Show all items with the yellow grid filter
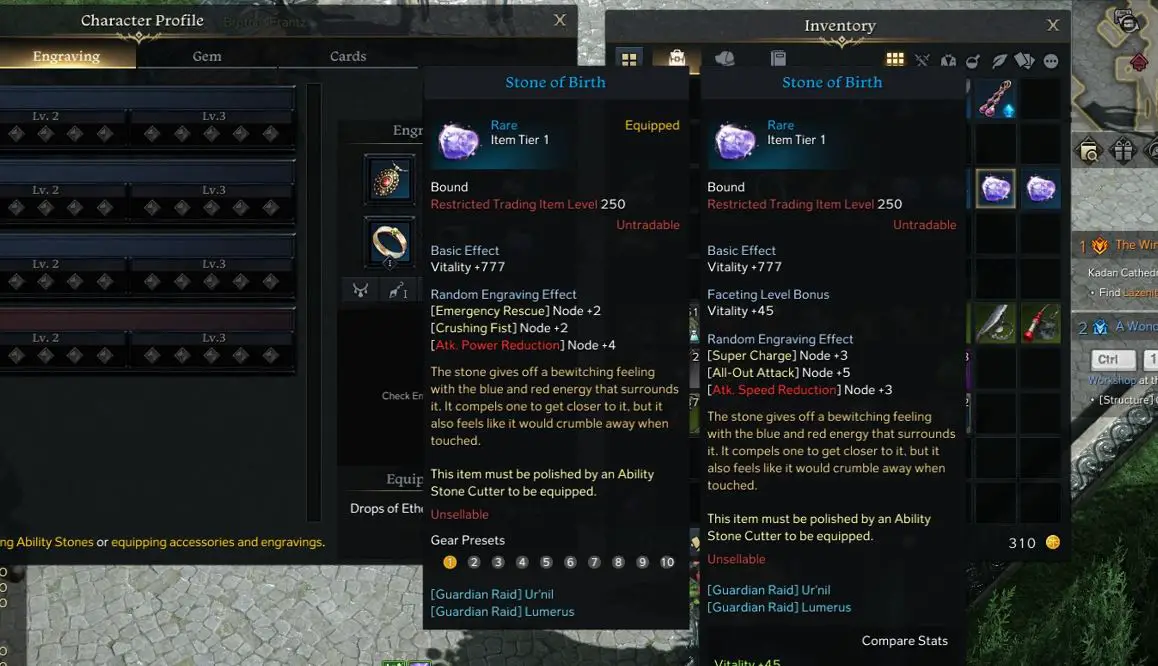The width and height of the screenshot is (1158, 666). (895, 61)
